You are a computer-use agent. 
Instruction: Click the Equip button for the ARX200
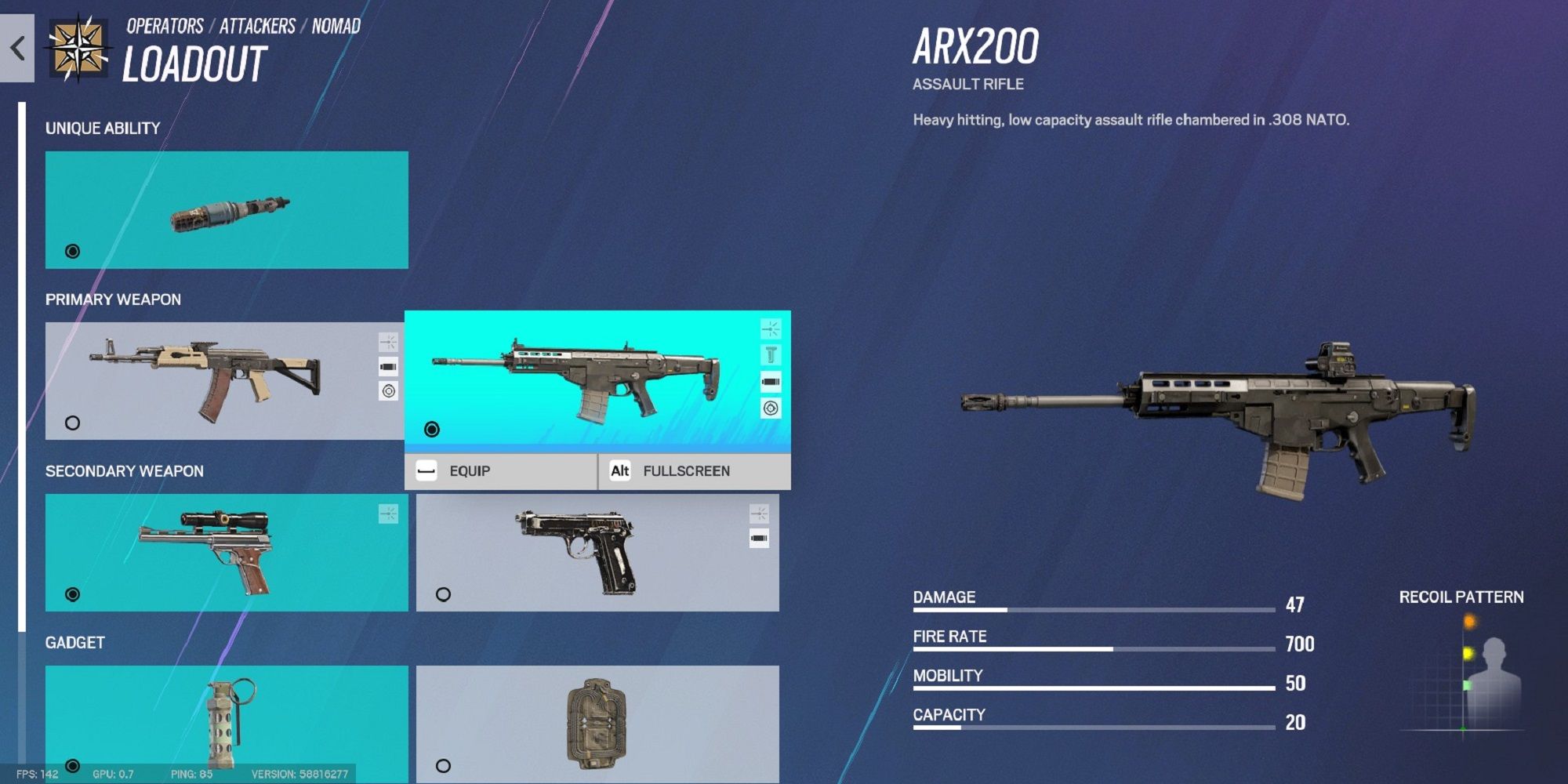[469, 470]
